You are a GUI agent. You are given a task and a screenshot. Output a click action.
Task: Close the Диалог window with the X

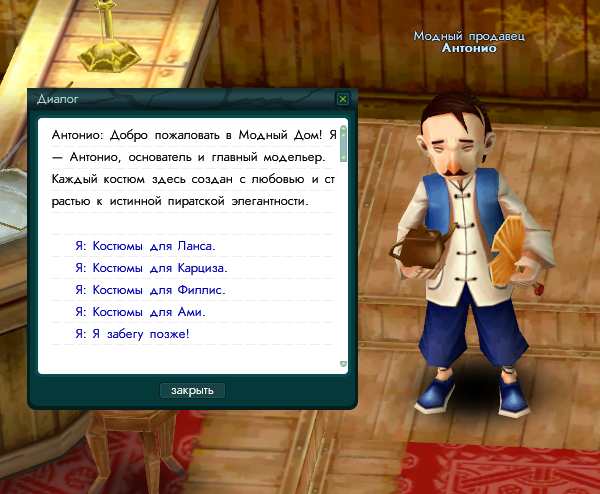pos(343,99)
